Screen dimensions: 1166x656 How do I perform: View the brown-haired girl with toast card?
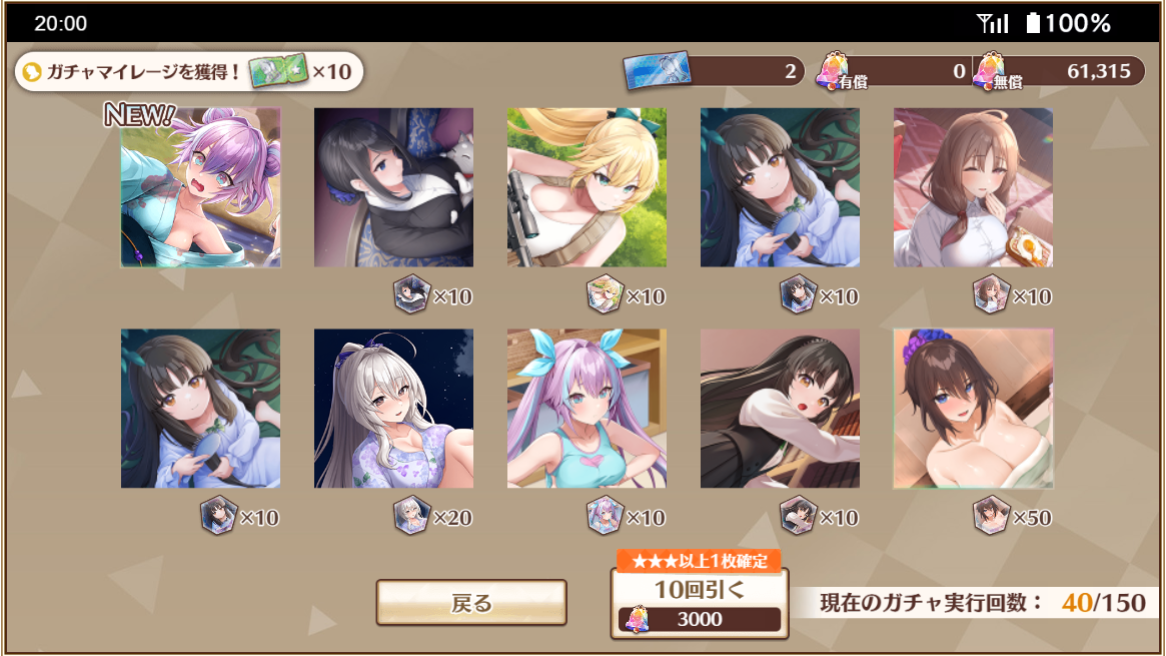point(973,188)
